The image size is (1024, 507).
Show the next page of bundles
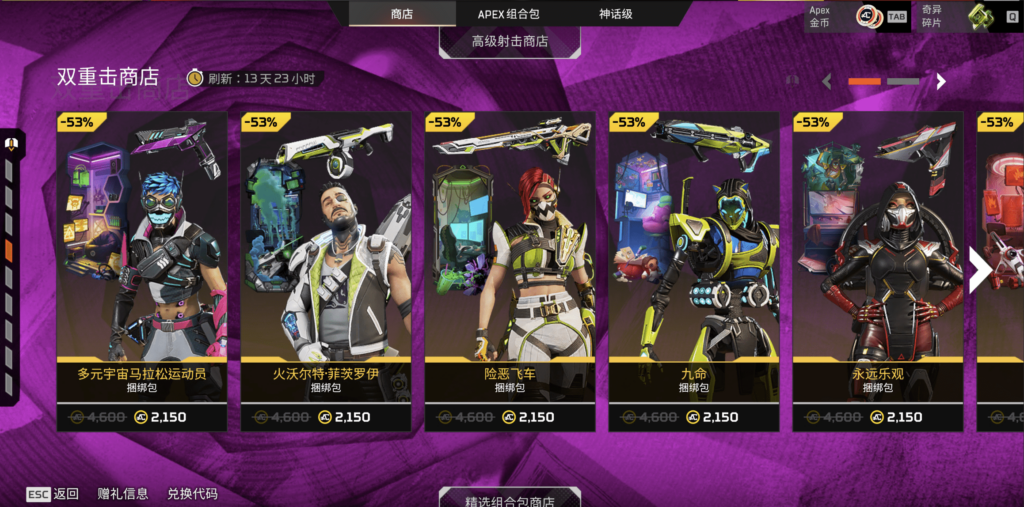(x=980, y=268)
